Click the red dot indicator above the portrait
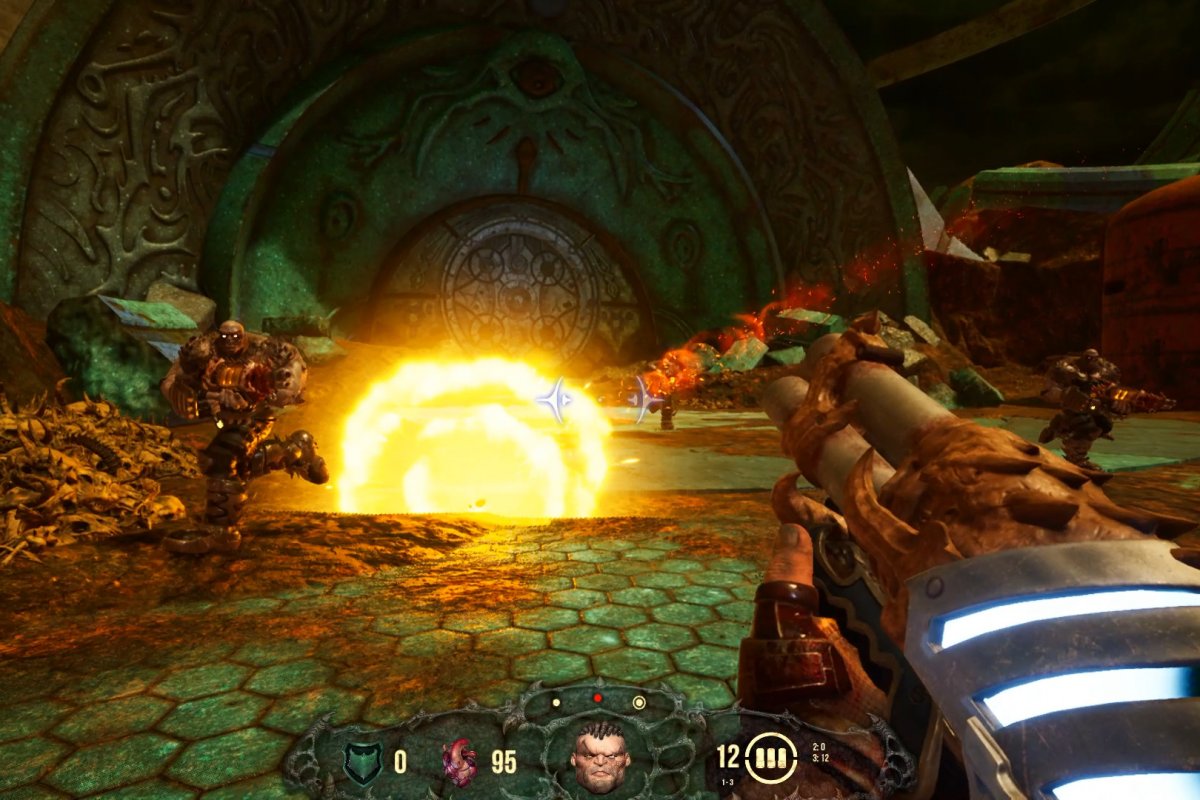The width and height of the screenshot is (1200, 800). point(598,698)
